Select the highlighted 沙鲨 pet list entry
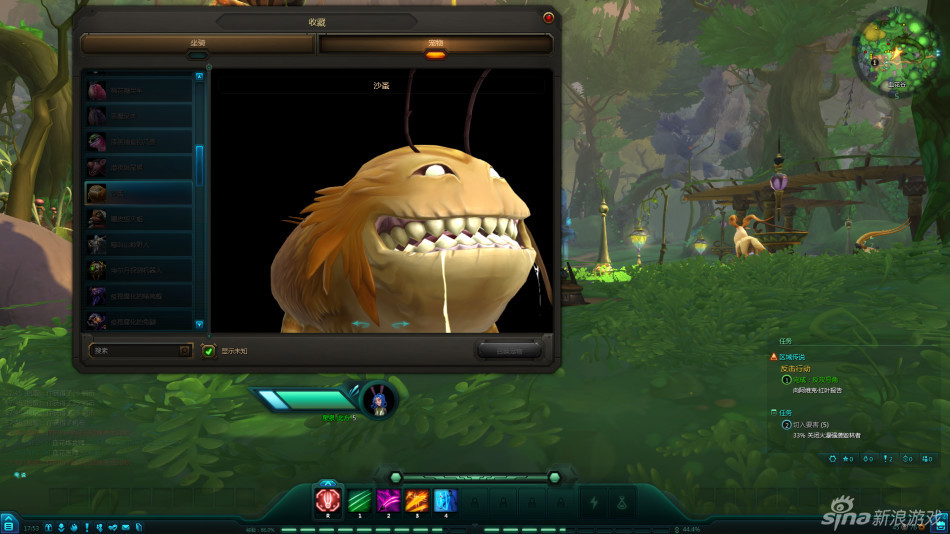The image size is (950, 534). (138, 193)
